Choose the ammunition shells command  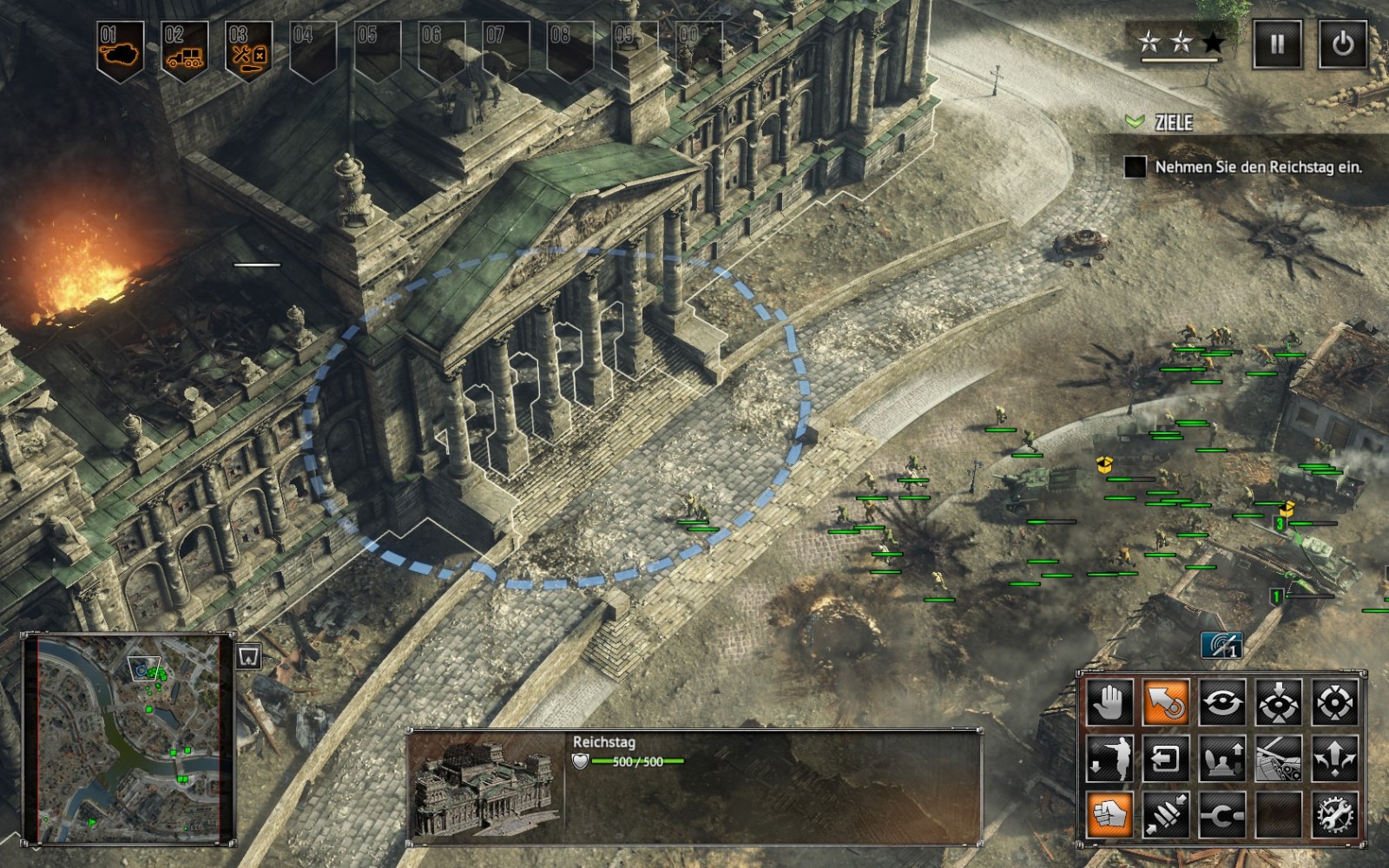pyautogui.click(x=1166, y=815)
